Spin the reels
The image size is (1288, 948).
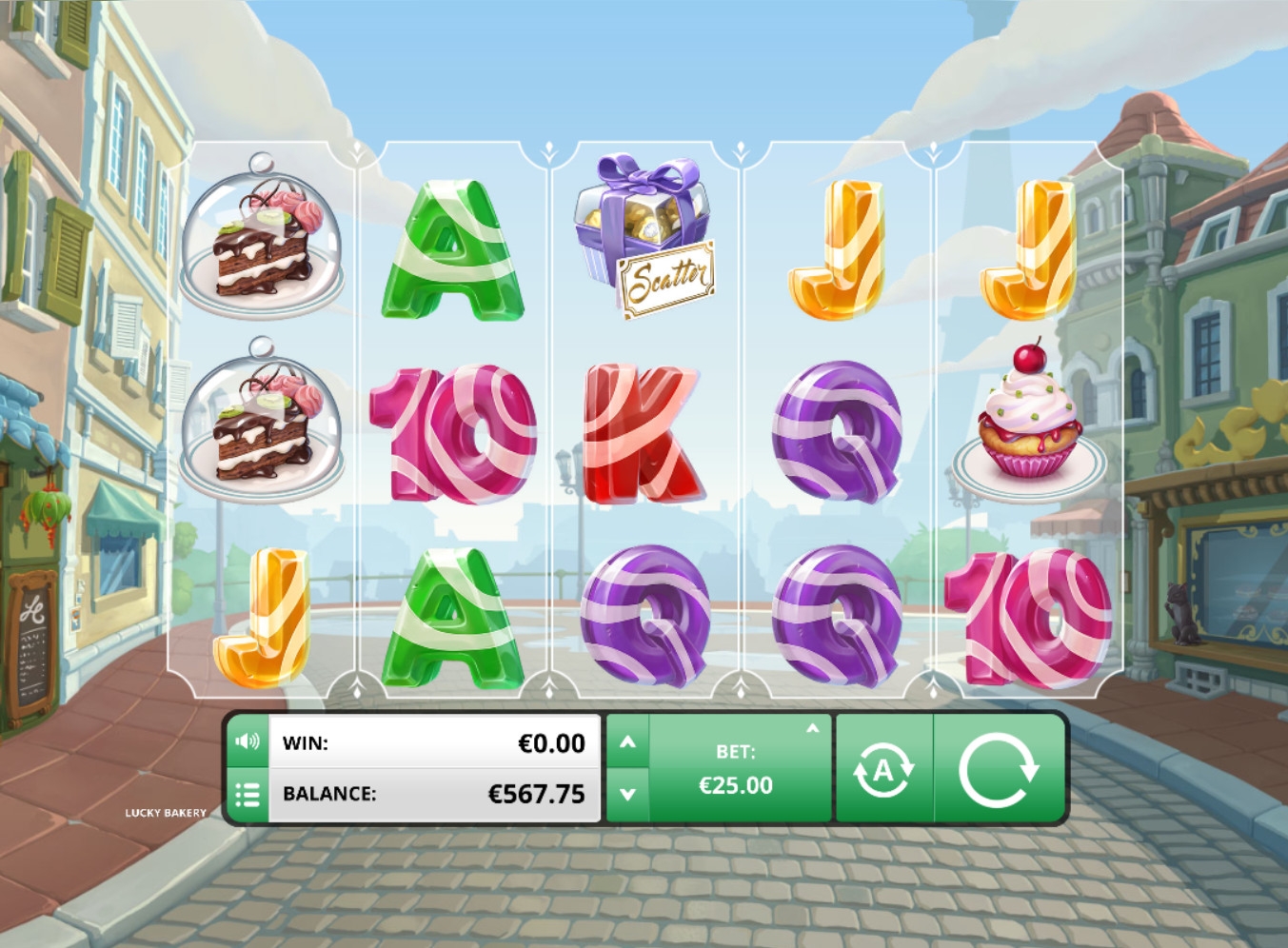tap(998, 769)
